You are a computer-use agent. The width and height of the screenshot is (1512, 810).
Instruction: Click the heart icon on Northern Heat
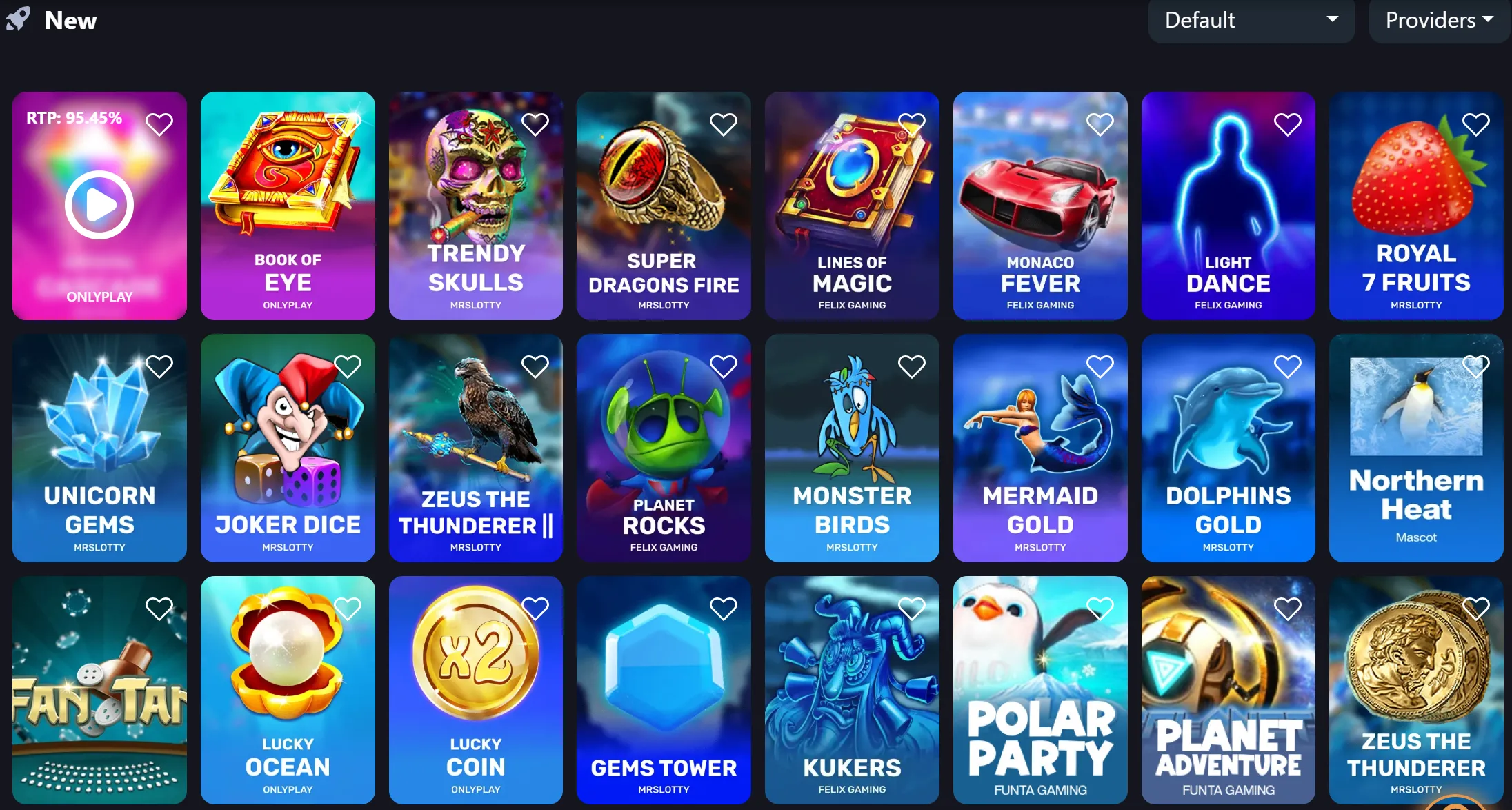click(1477, 366)
